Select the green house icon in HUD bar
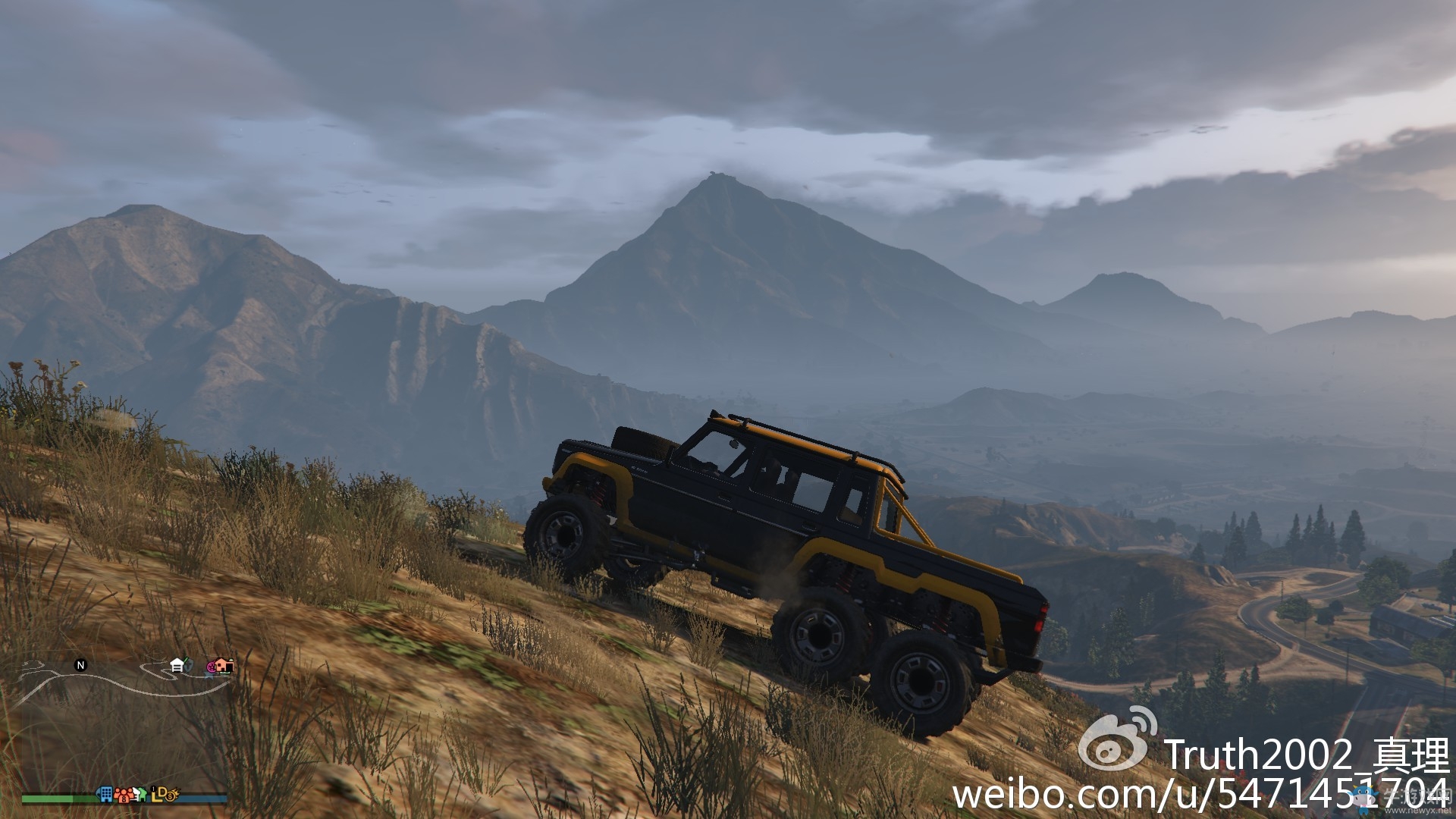The height and width of the screenshot is (819, 1456). 143,794
